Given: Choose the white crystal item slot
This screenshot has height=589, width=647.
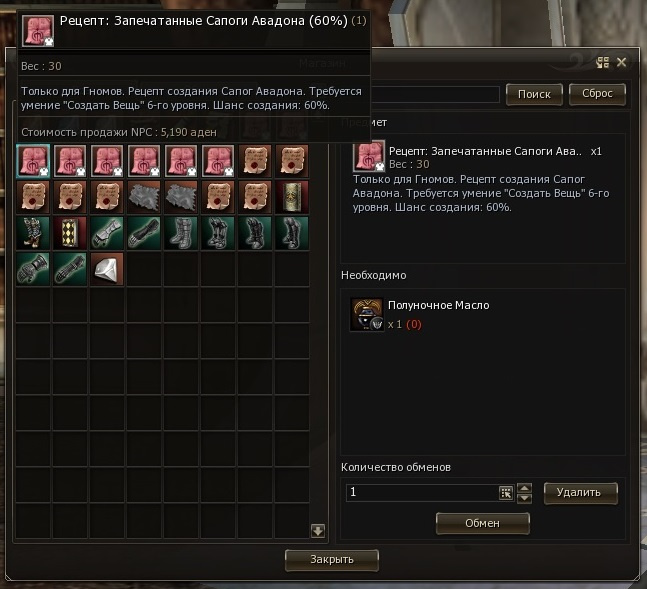Looking at the screenshot, I should (107, 269).
